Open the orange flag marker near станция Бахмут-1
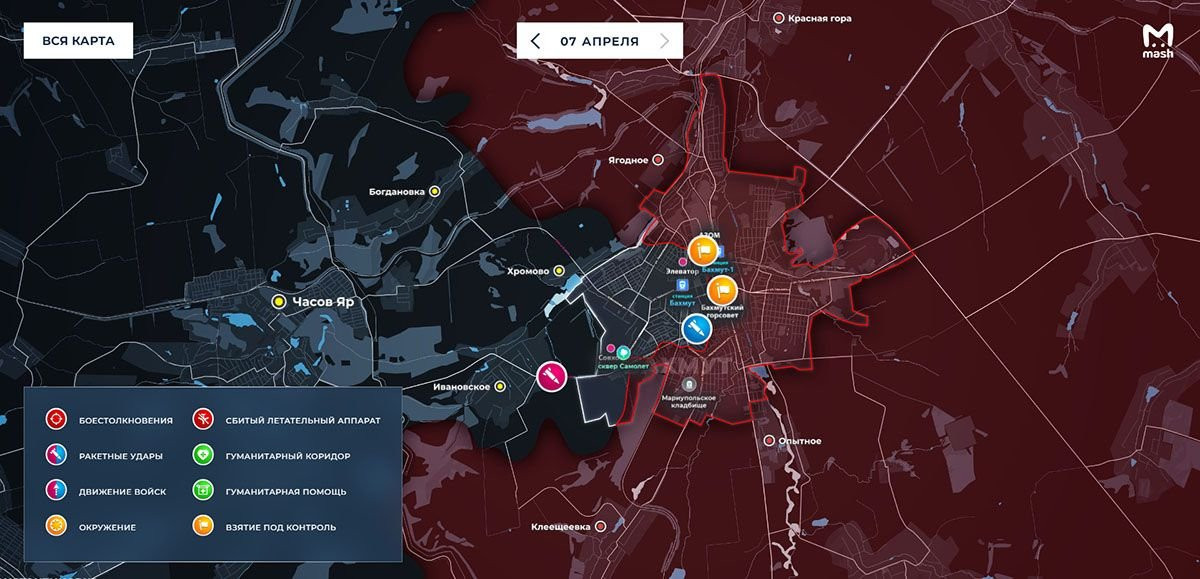The height and width of the screenshot is (579, 1200). coord(701,249)
